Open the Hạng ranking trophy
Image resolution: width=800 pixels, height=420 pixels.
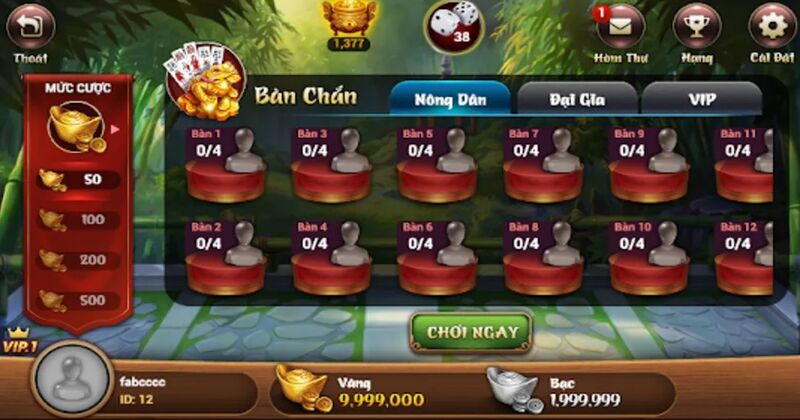click(x=697, y=27)
